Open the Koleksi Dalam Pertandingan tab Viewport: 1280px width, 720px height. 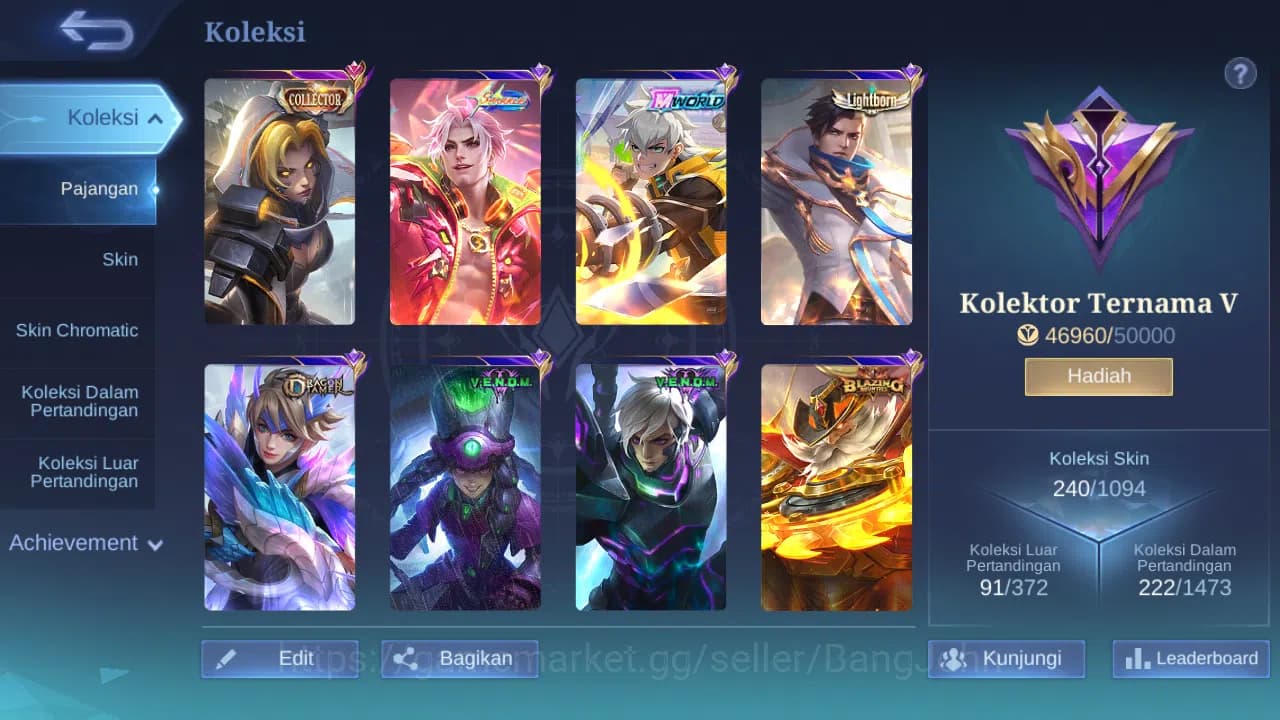80,401
